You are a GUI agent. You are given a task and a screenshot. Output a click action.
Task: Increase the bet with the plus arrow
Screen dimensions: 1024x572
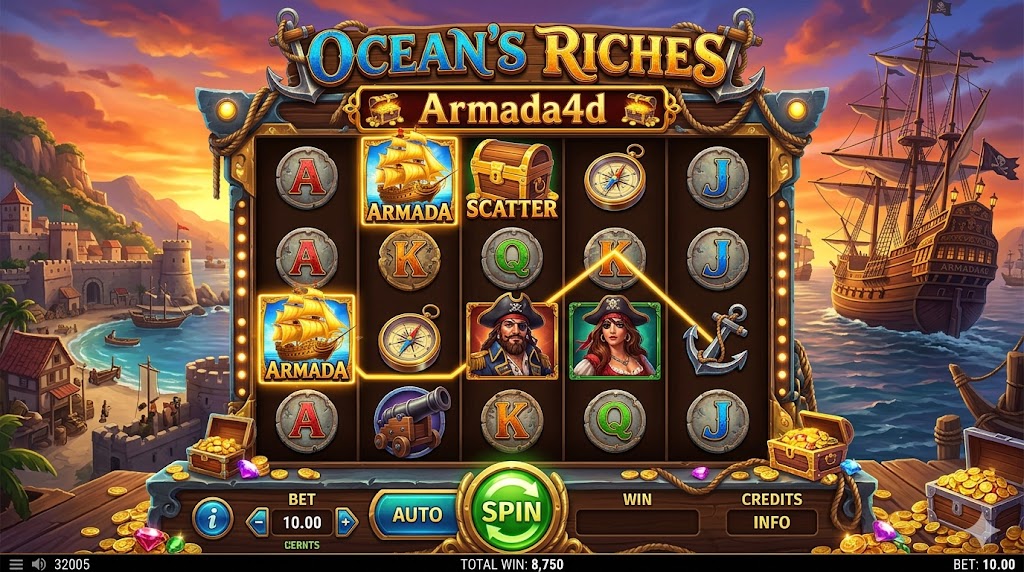coord(346,522)
